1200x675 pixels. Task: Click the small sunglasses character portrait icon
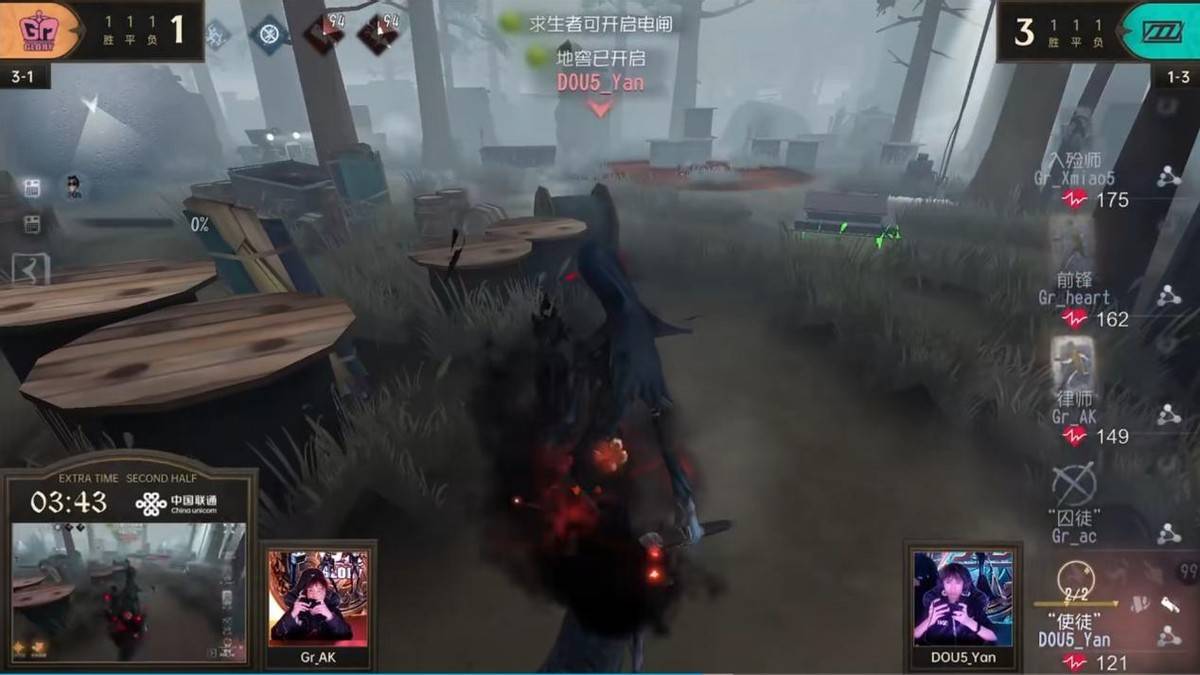pos(74,187)
